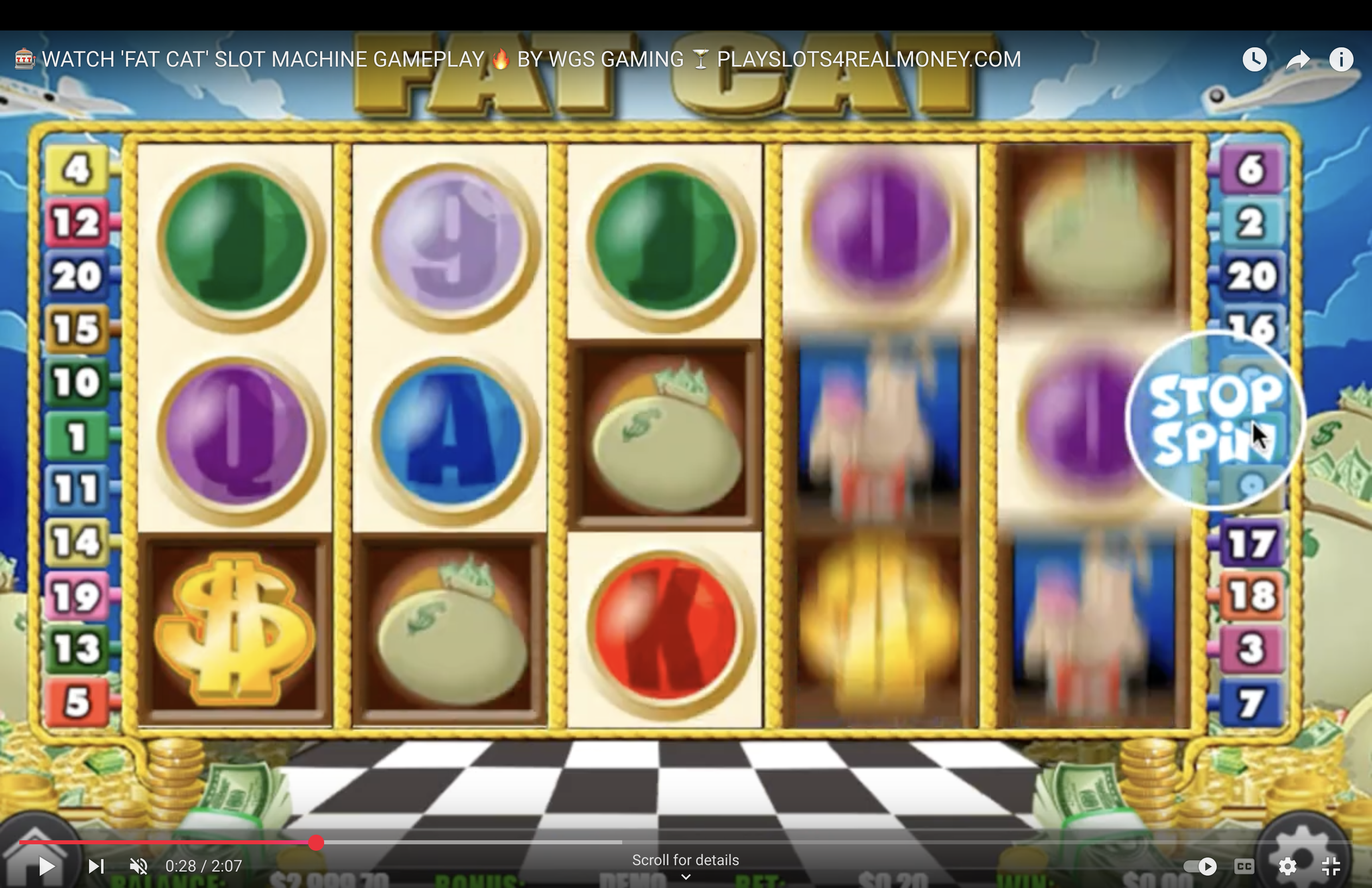This screenshot has height=888, width=1372.
Task: Choose payline 12 indicator
Action: [x=77, y=223]
